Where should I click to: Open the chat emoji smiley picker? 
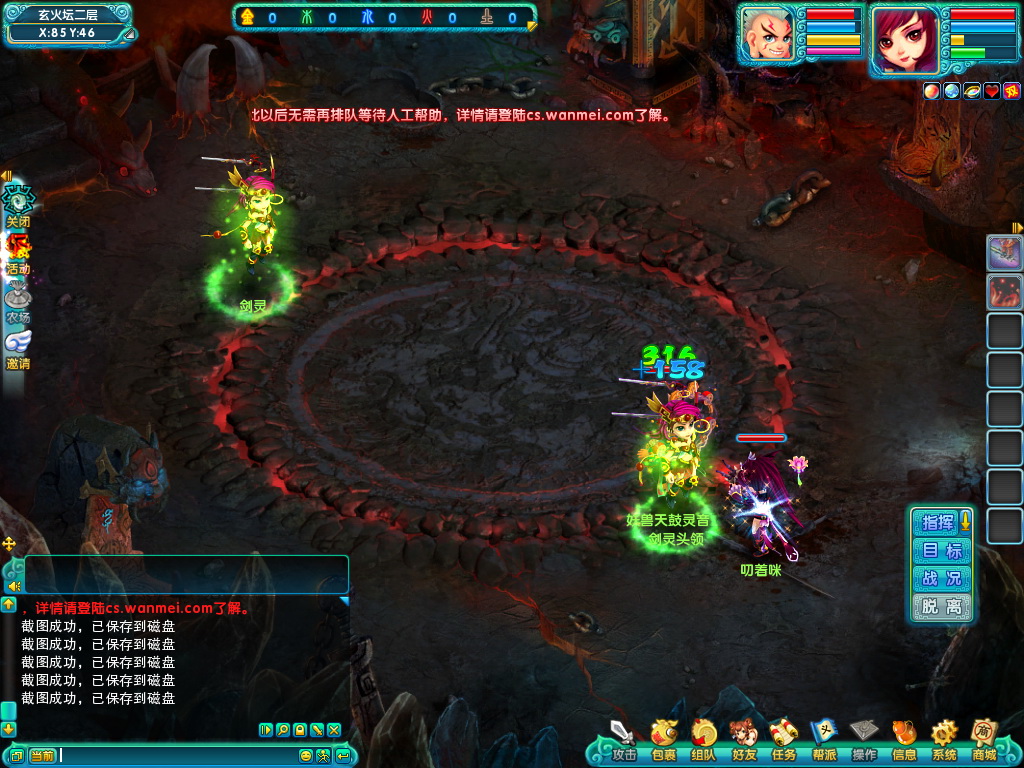click(306, 755)
